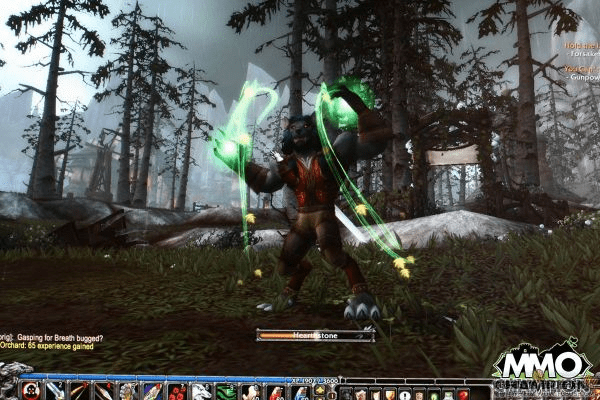
Task: Activate the red berries action slot
Action: [x=176, y=392]
